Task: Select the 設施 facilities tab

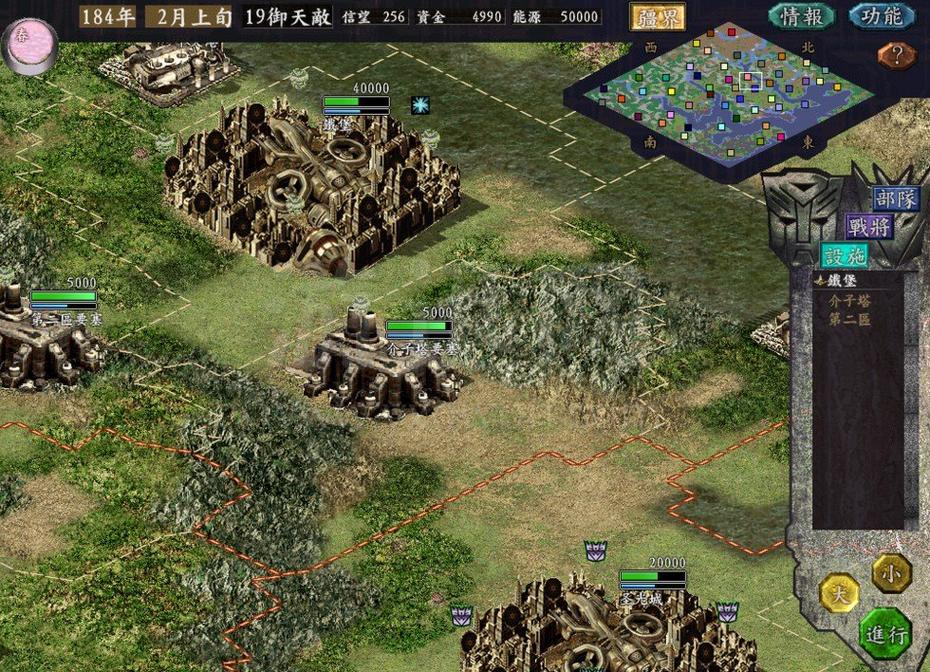Action: point(844,255)
